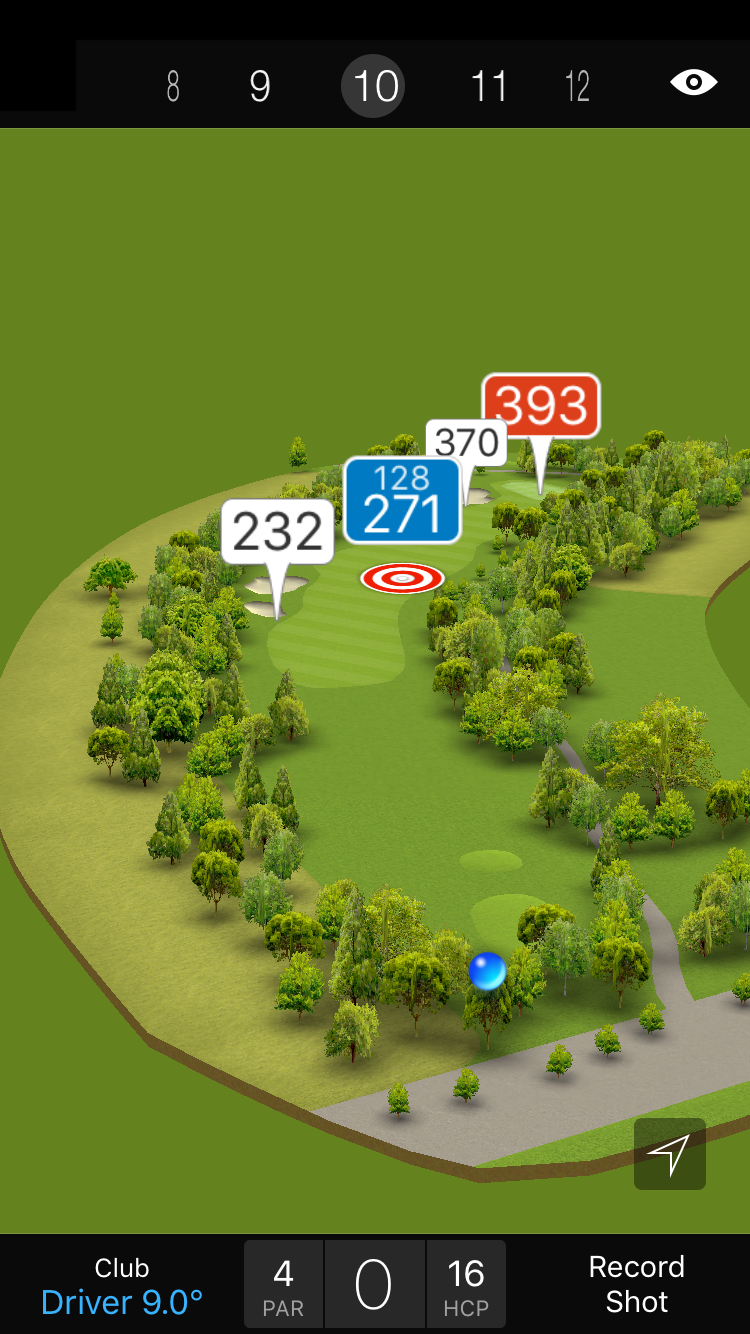Viewport: 750px width, 1334px height.
Task: Select the 232 yard distance marker
Action: 277,532
